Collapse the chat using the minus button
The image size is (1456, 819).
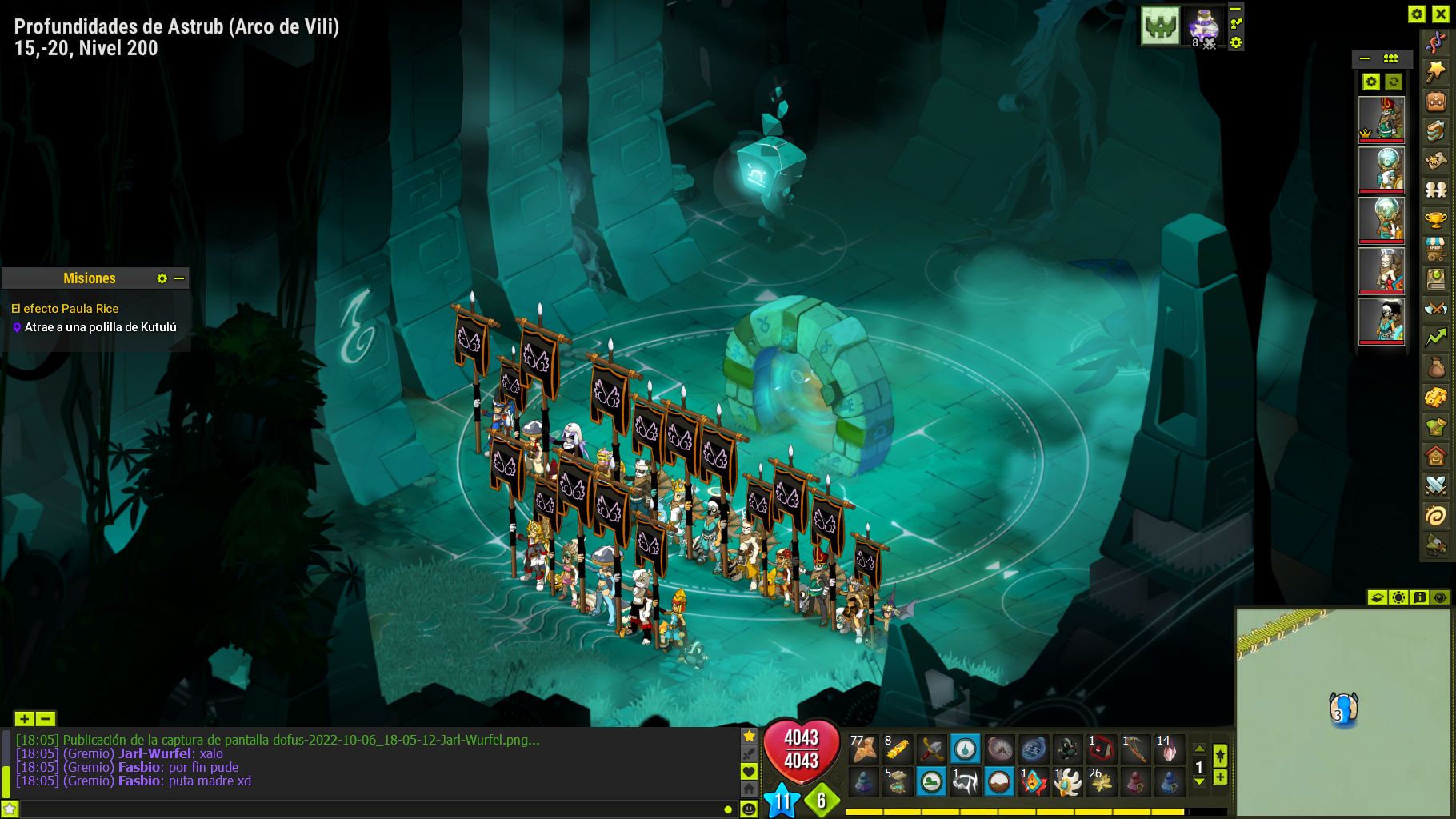click(46, 719)
